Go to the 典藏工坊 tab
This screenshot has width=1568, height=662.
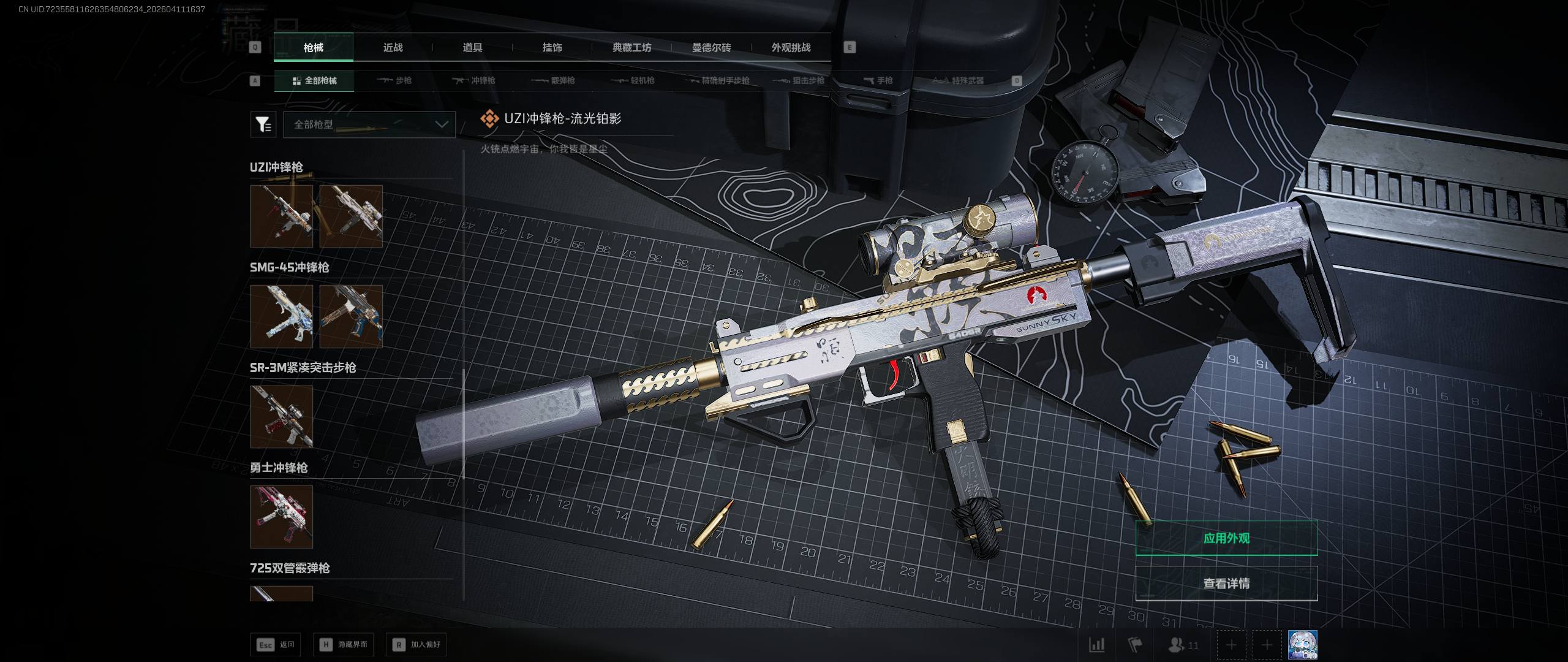point(631,47)
